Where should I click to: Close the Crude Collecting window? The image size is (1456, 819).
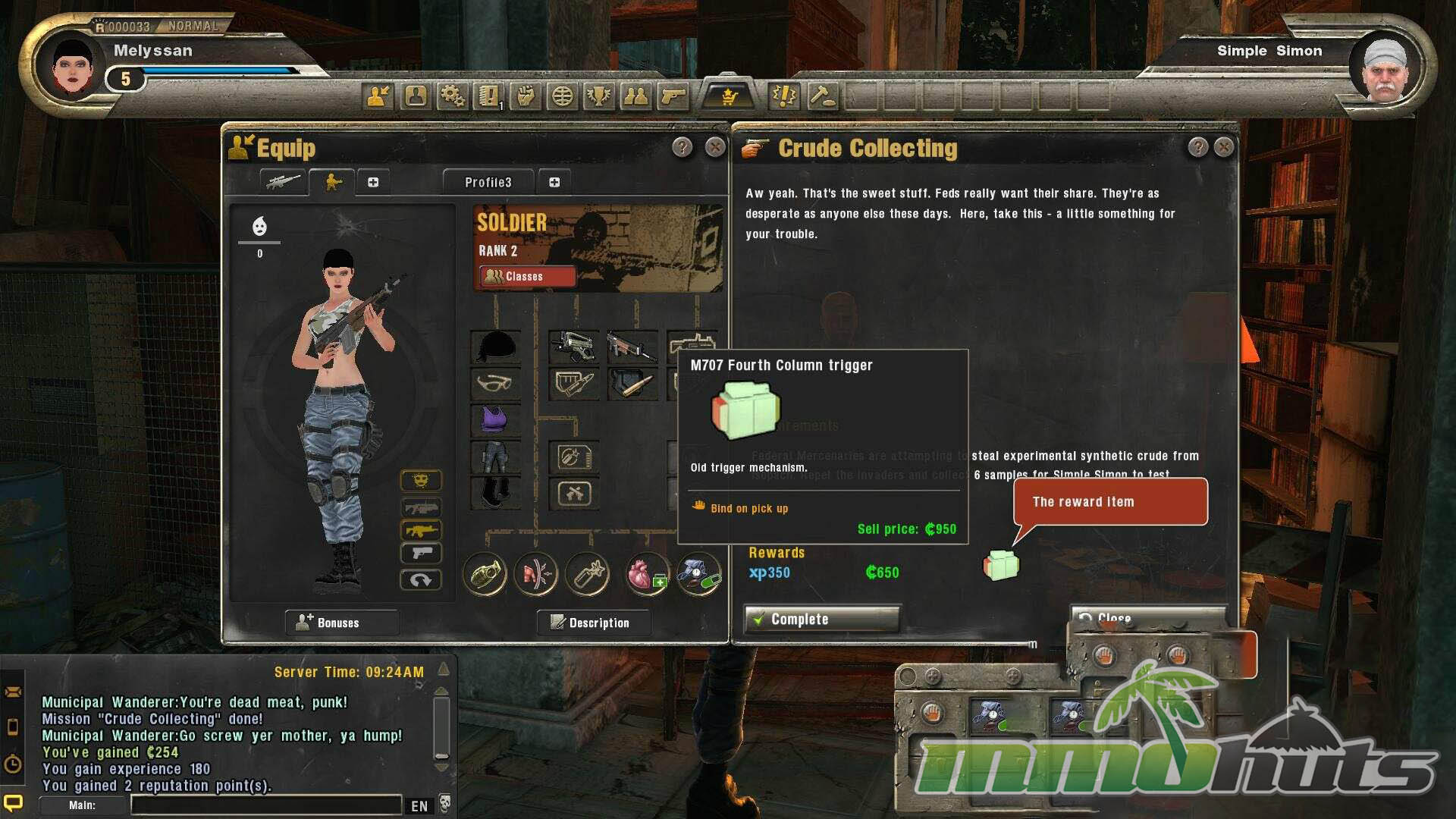click(1223, 147)
